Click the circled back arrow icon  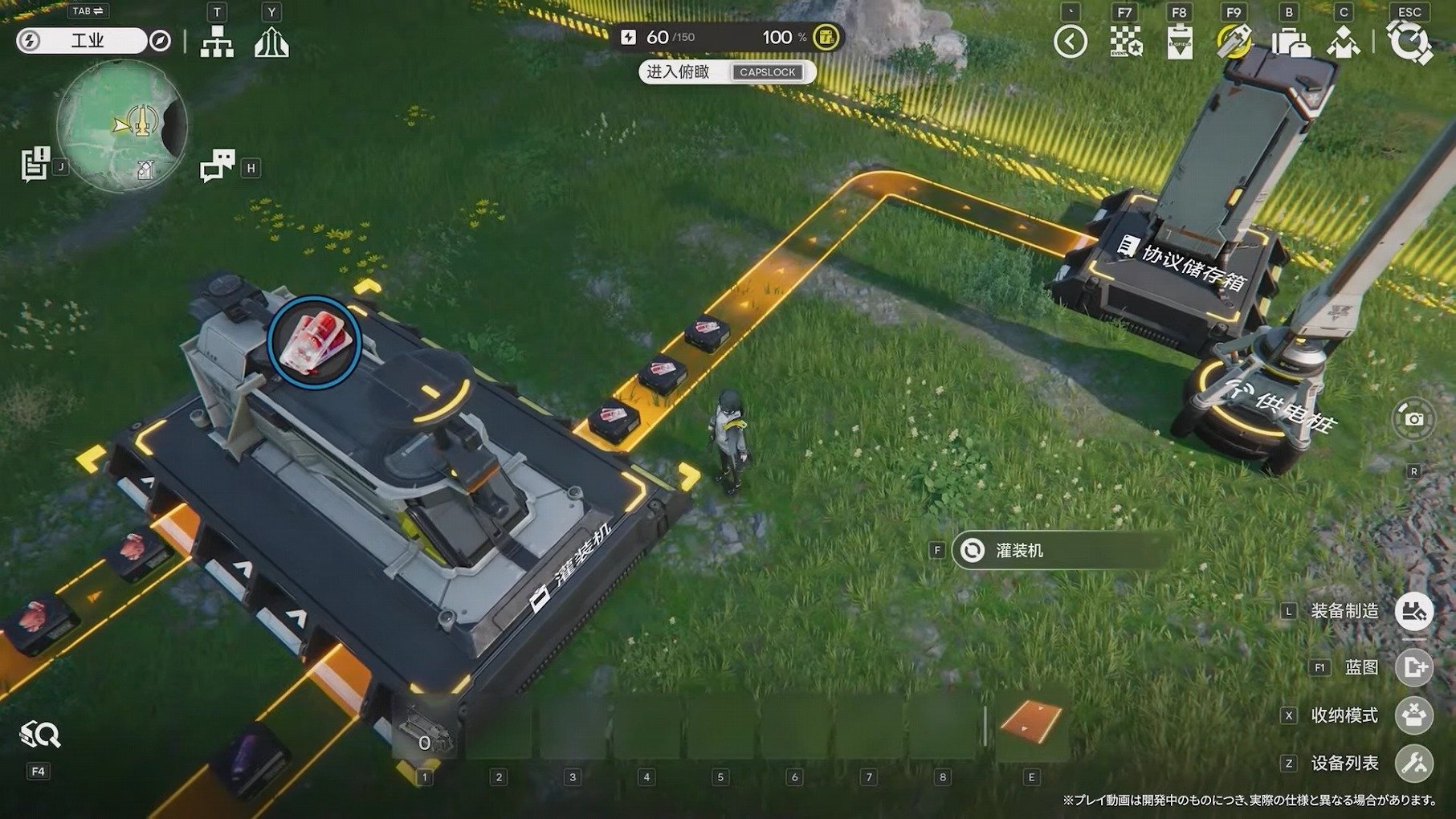tap(1070, 42)
